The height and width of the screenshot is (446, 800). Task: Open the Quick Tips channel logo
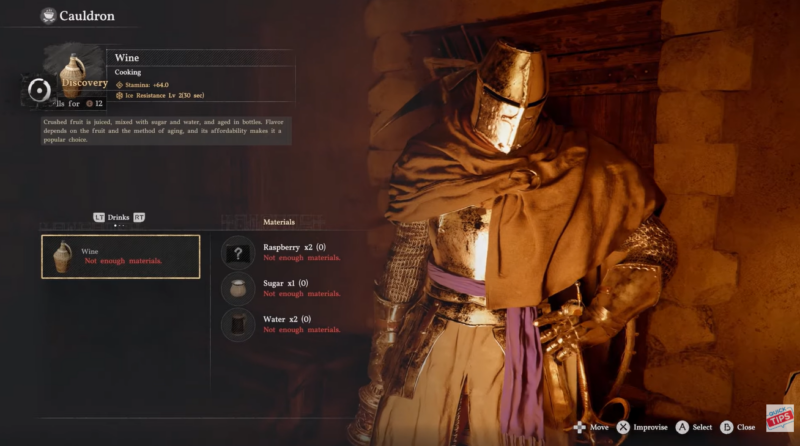click(779, 418)
